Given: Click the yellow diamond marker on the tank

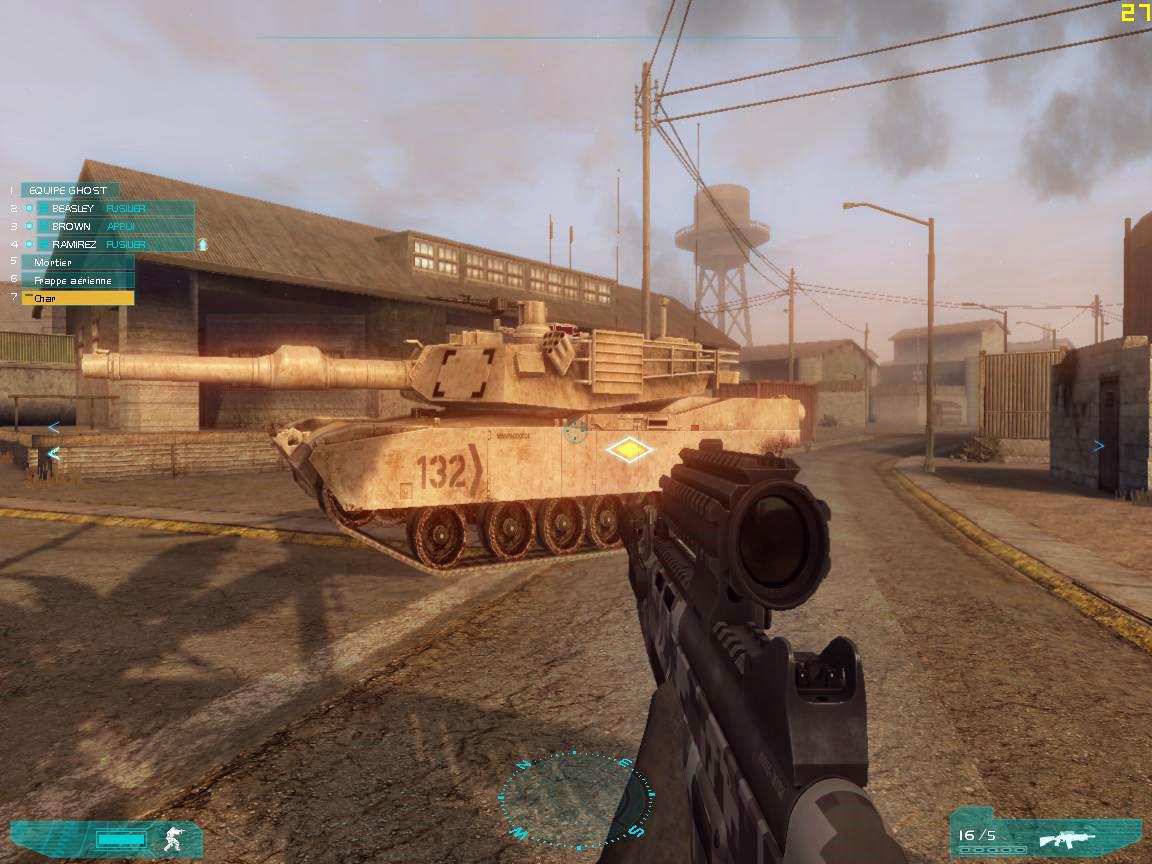Looking at the screenshot, I should click(x=629, y=450).
